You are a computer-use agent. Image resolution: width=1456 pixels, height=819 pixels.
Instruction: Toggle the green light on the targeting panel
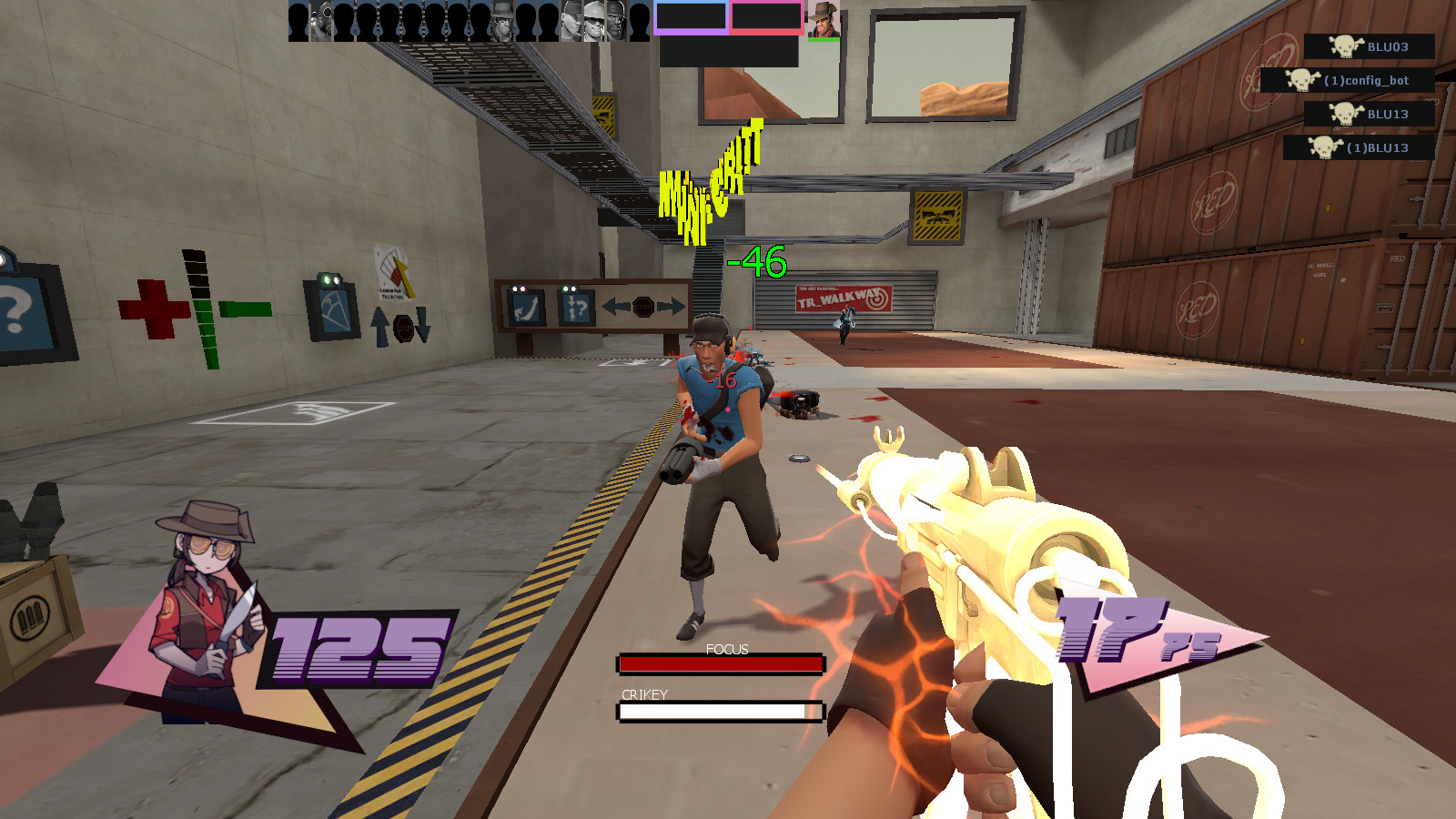(x=327, y=280)
